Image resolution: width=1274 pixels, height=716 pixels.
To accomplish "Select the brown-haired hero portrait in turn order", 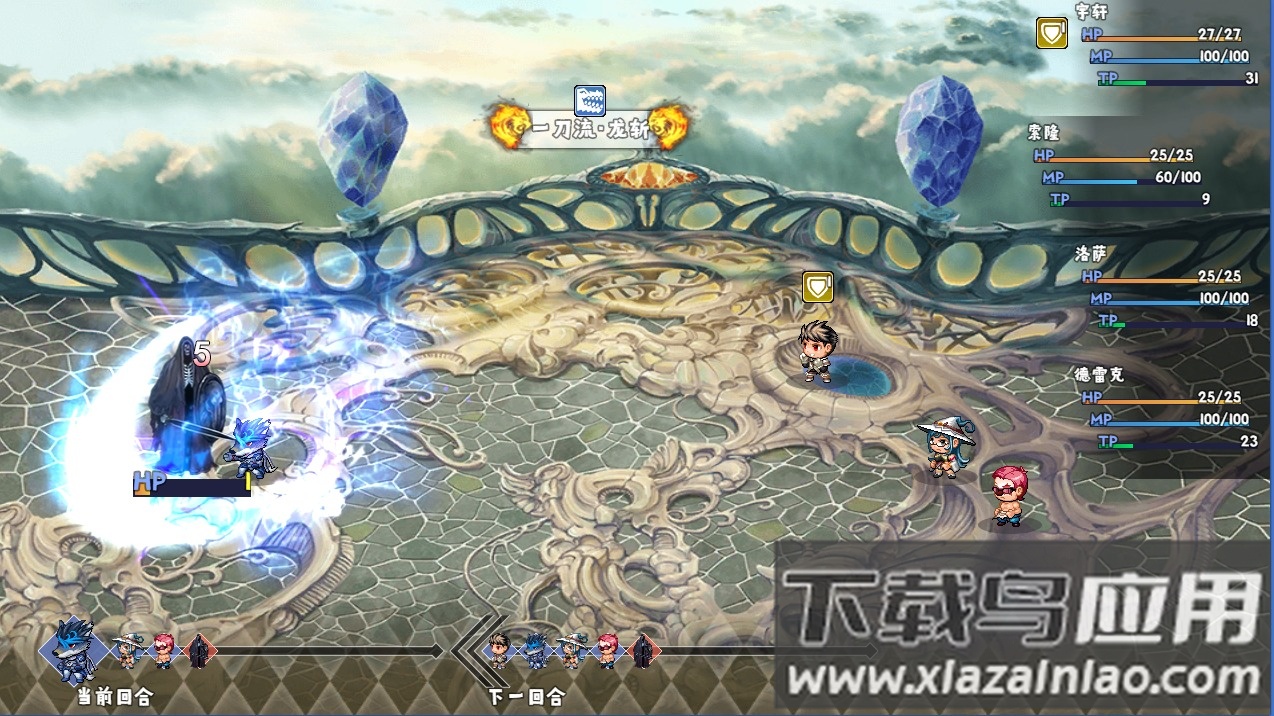I will pos(500,650).
